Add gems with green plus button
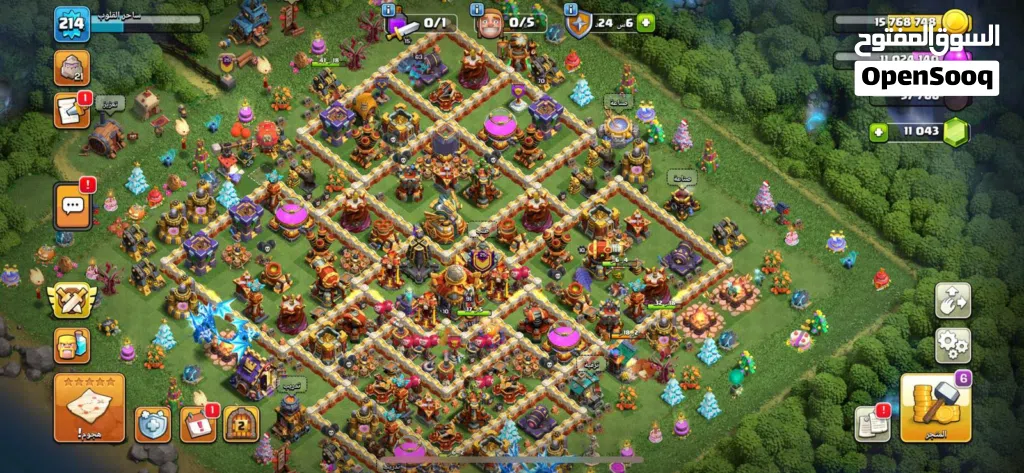Image resolution: width=1024 pixels, height=473 pixels. (x=879, y=132)
